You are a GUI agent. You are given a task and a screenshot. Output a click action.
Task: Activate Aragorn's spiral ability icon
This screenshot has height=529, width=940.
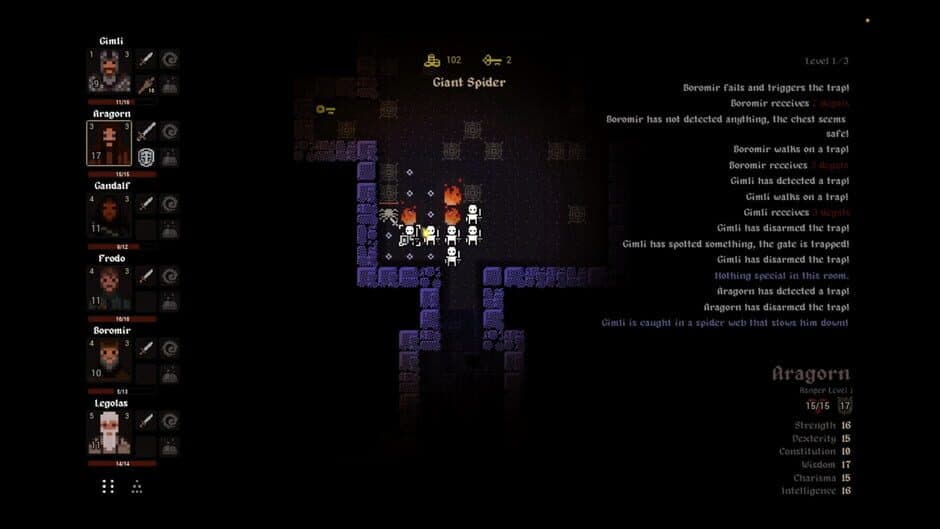[170, 132]
